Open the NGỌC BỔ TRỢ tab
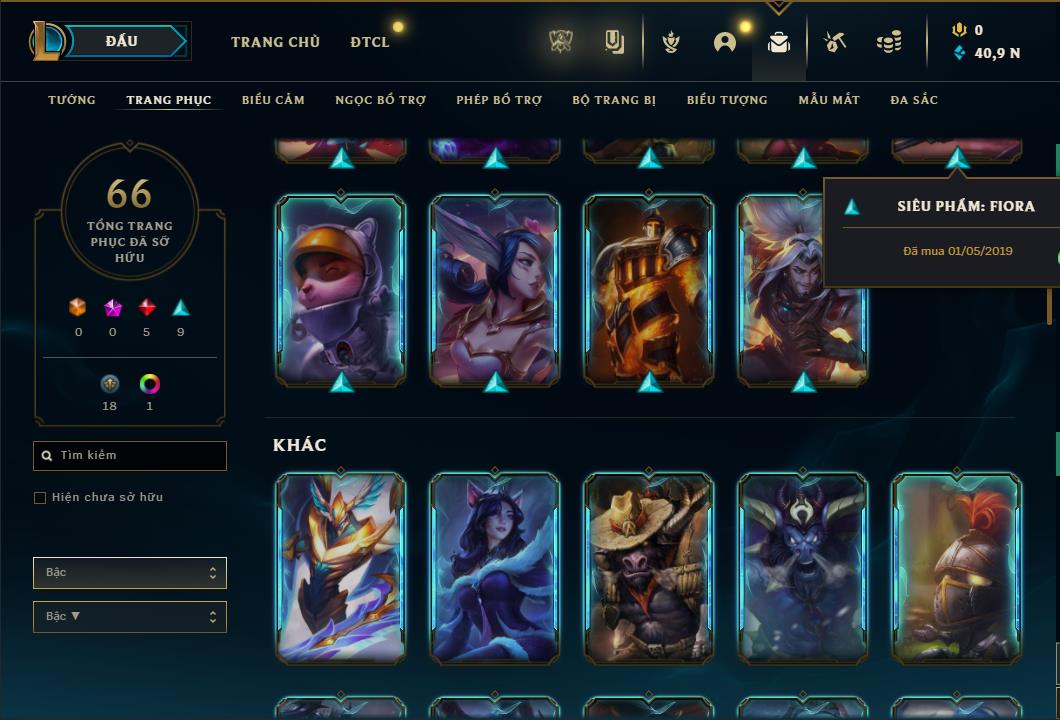Viewport: 1060px width, 720px height. coord(380,100)
